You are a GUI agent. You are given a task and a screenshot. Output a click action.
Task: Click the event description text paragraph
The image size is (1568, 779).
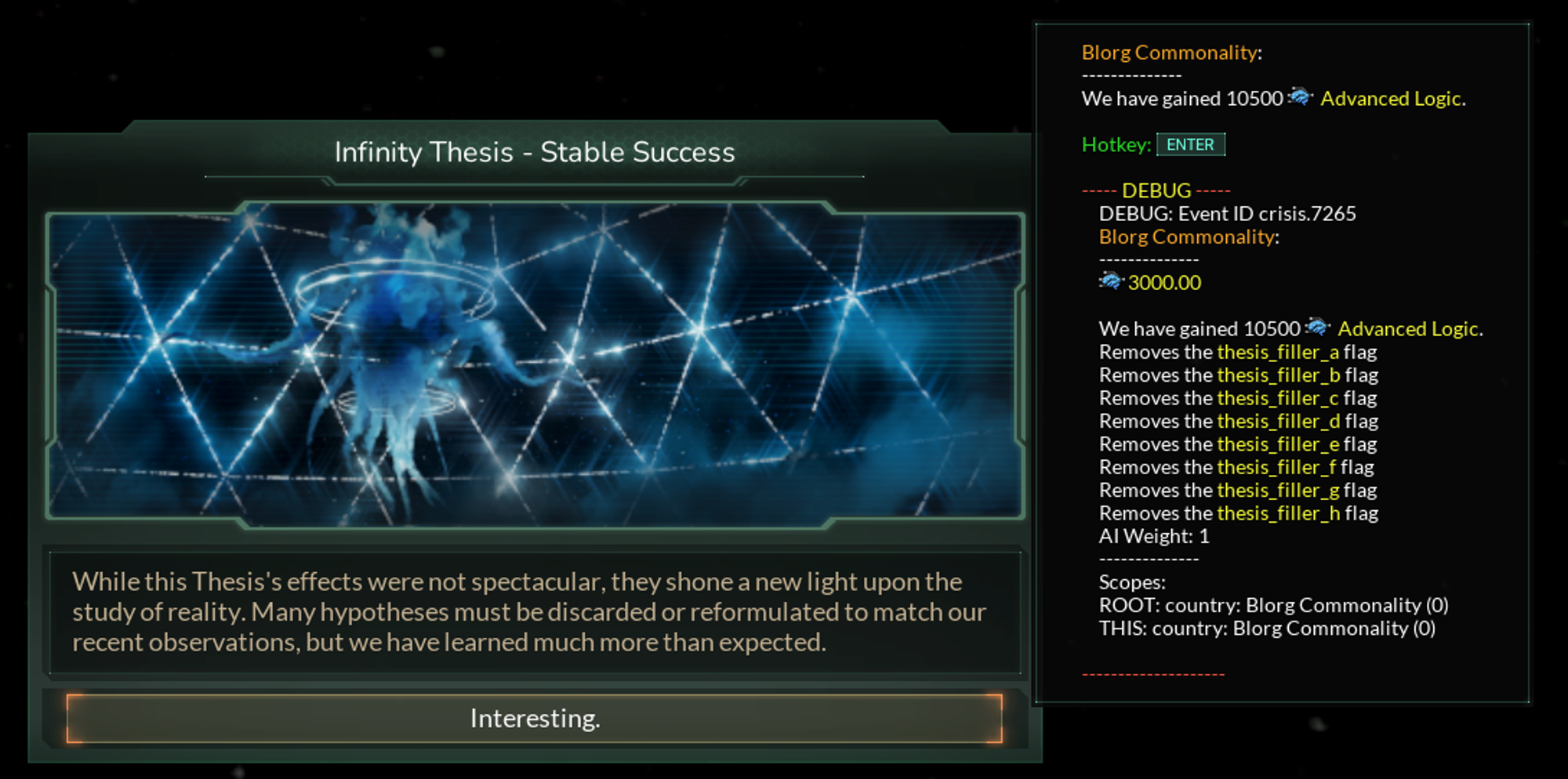click(x=530, y=612)
